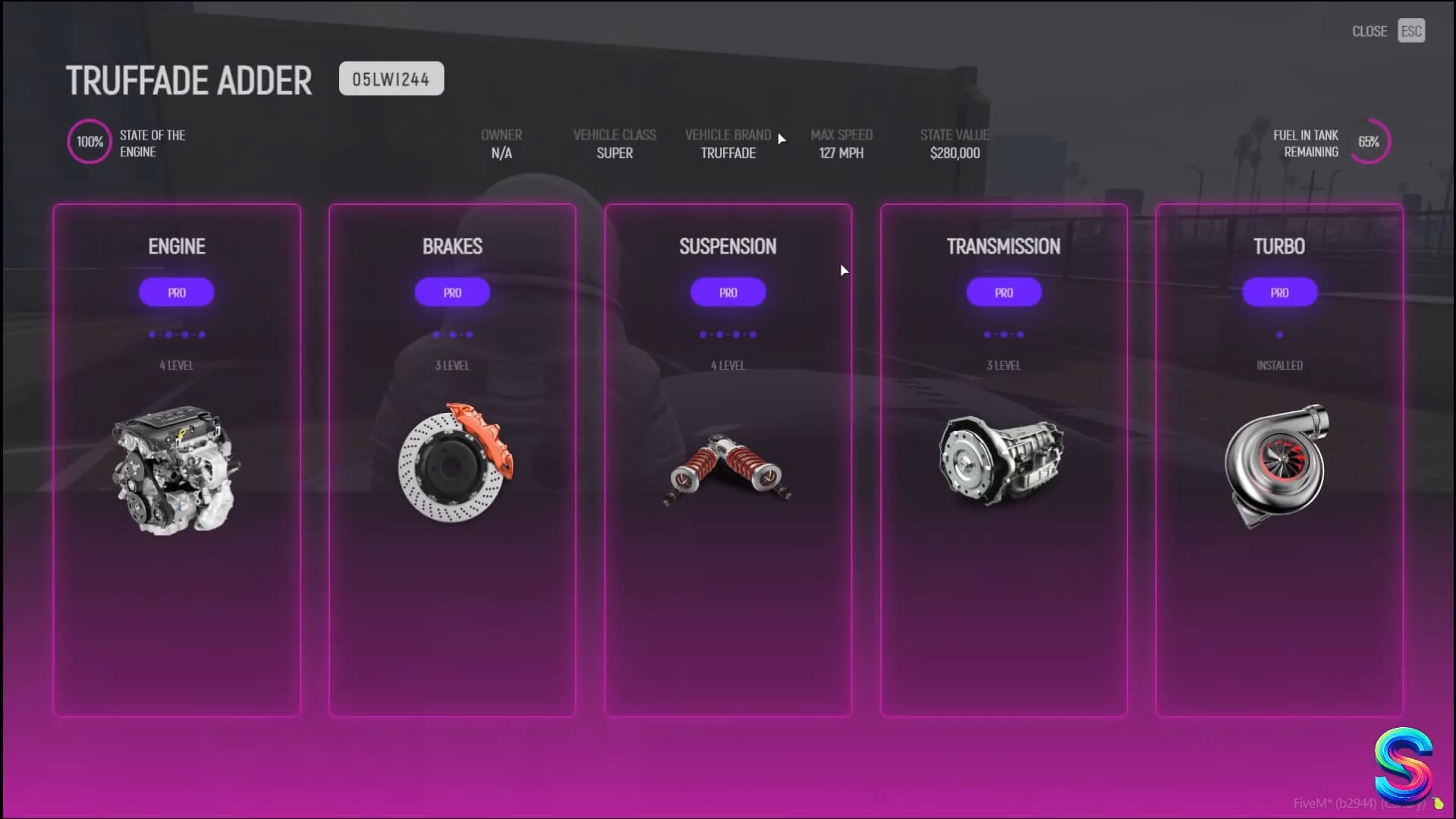Click the 05LWI244 license plate field

[392, 78]
